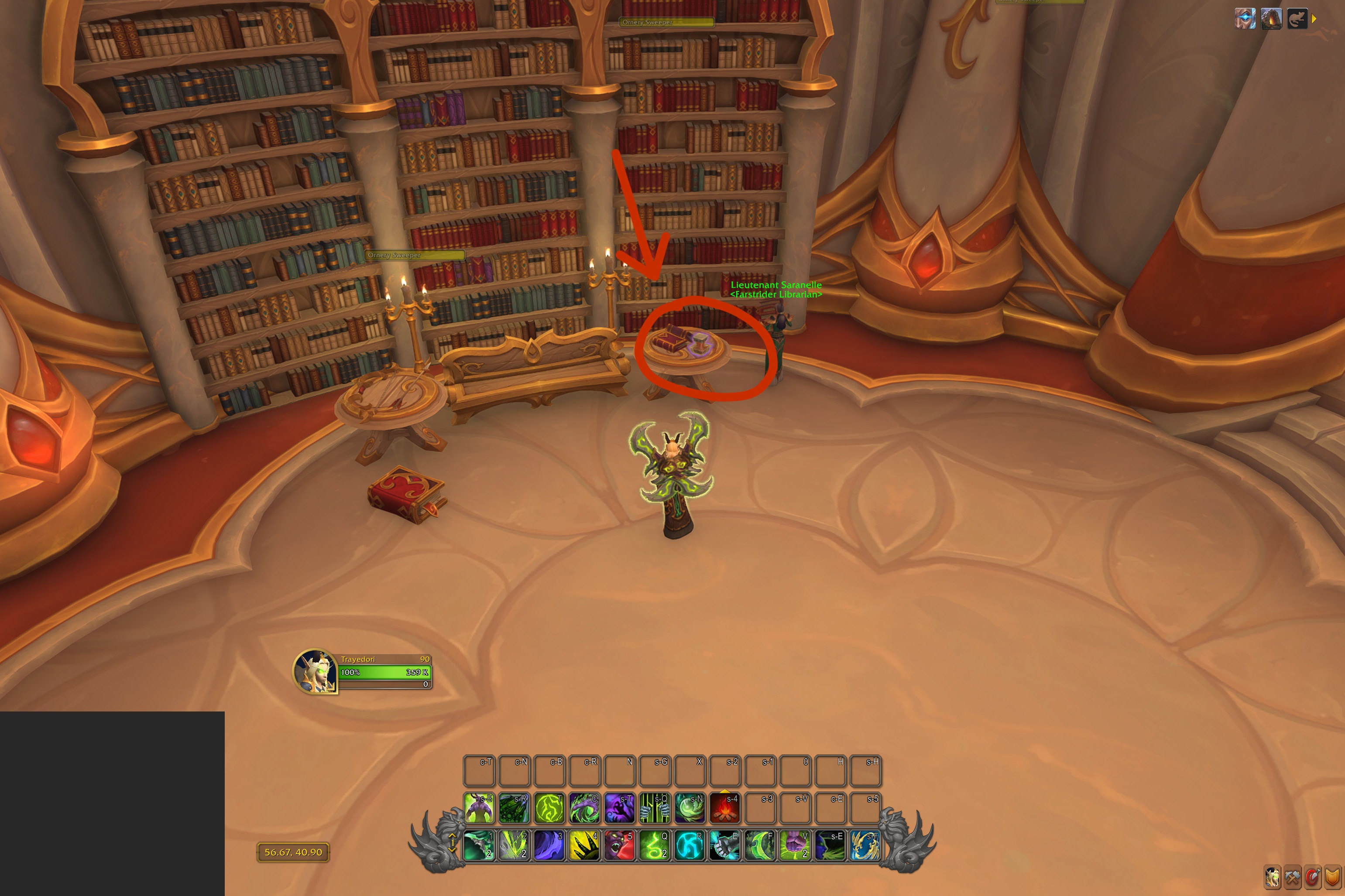The image size is (1345, 896).
Task: Toggle the glowing eye icon at top right
Action: point(1245,18)
